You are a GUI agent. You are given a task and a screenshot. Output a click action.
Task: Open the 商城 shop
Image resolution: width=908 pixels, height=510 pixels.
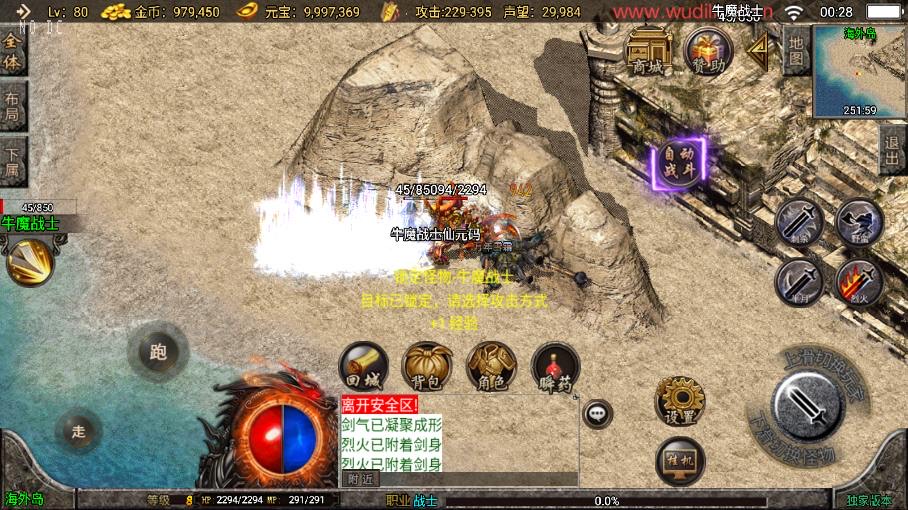pyautogui.click(x=648, y=50)
